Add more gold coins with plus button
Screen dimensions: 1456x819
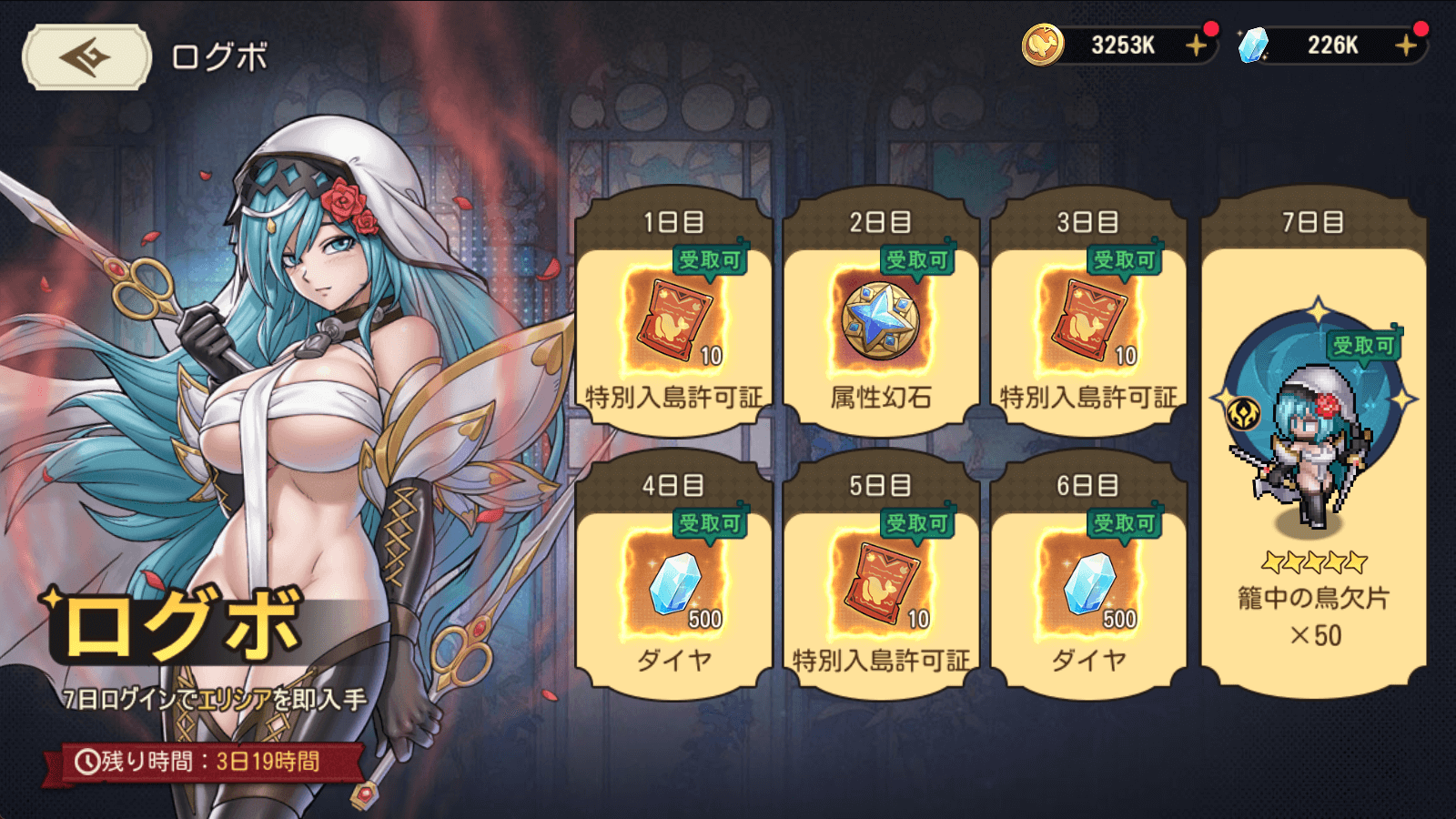tap(1196, 45)
